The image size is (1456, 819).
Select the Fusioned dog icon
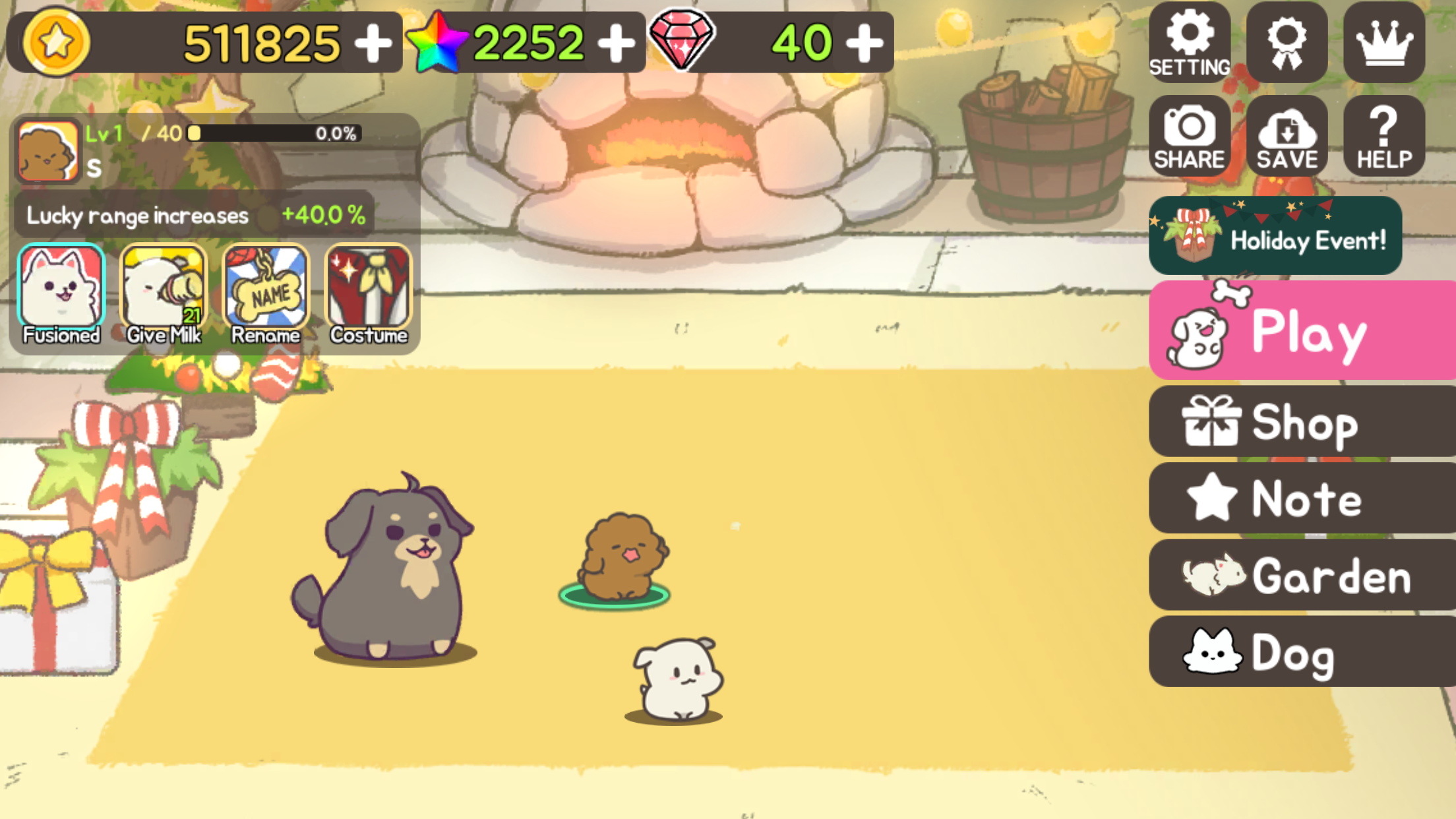(x=60, y=287)
